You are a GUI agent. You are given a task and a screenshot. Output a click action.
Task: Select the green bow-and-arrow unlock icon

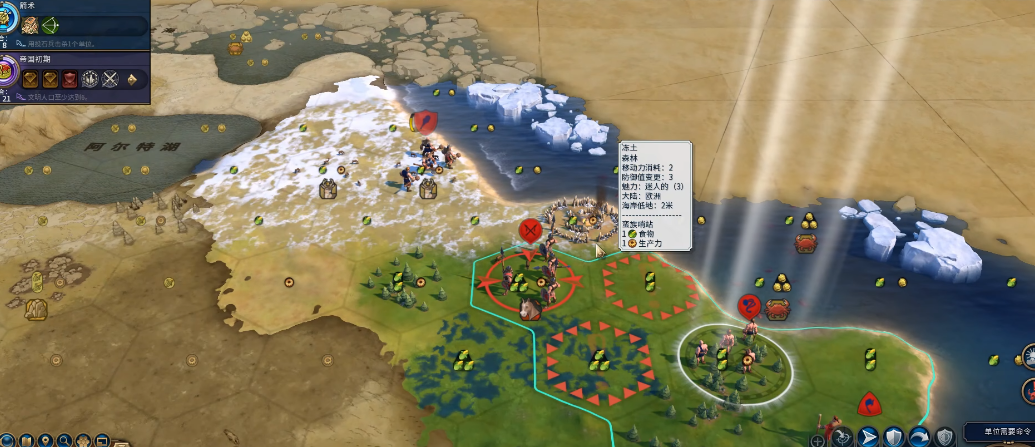tap(49, 24)
